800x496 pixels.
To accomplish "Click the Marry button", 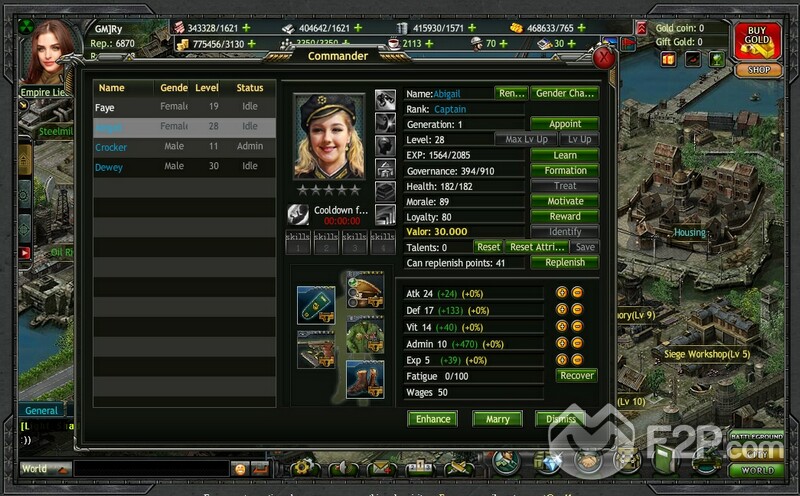I will (x=497, y=418).
